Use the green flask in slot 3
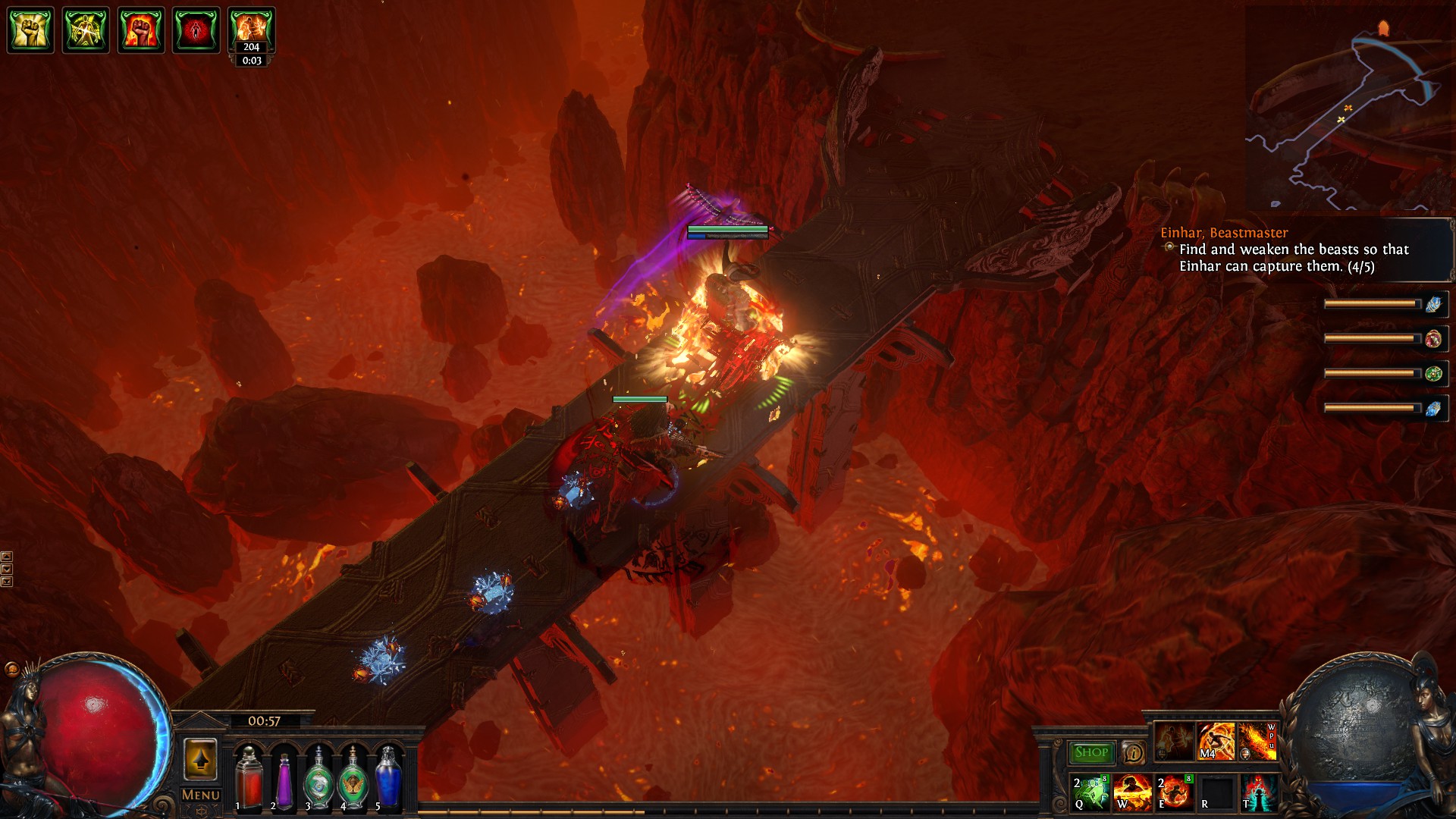The height and width of the screenshot is (819, 1456). pos(318,777)
